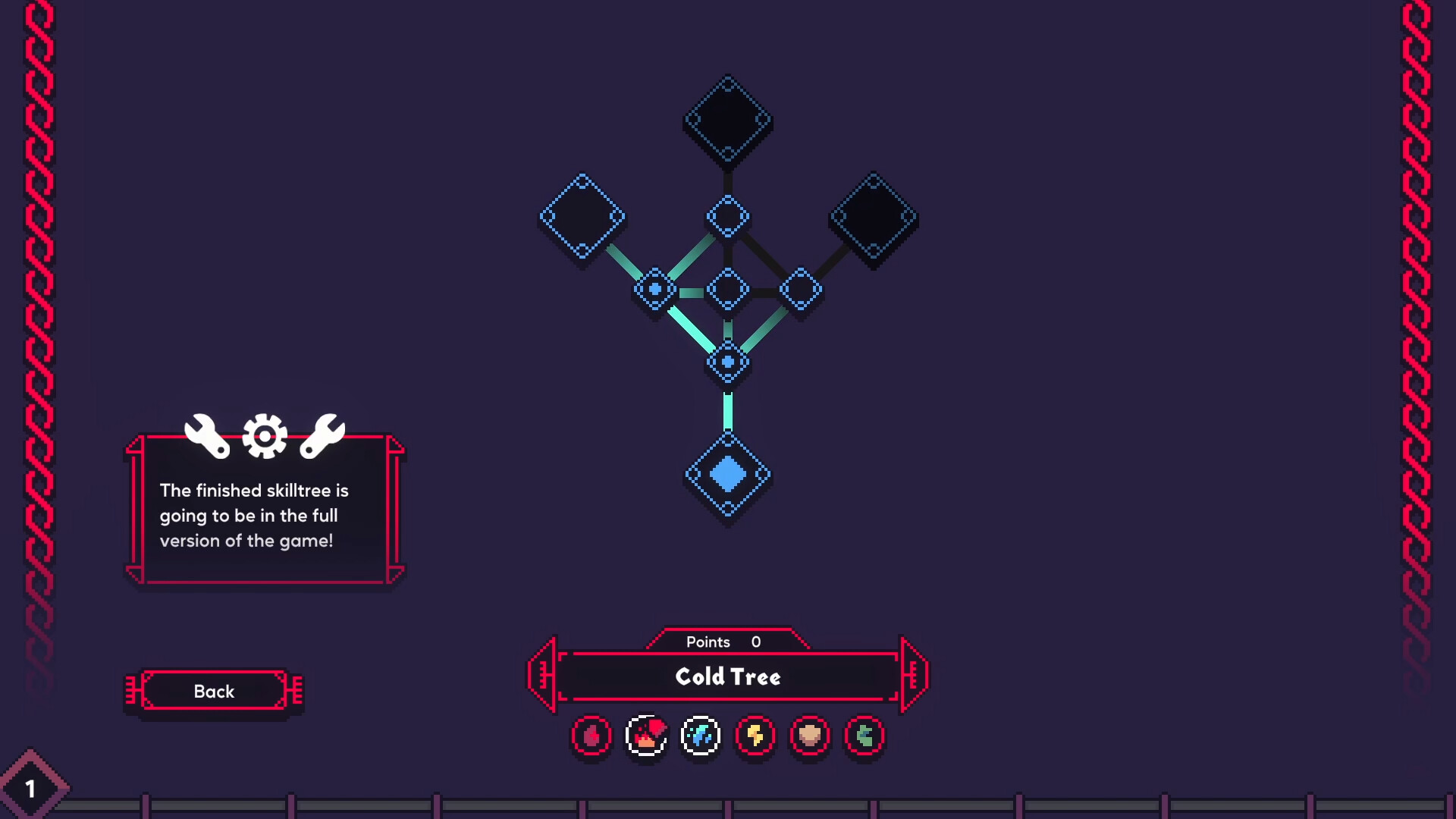
Task: Expand the left dark diamond skill node
Action: 582,215
